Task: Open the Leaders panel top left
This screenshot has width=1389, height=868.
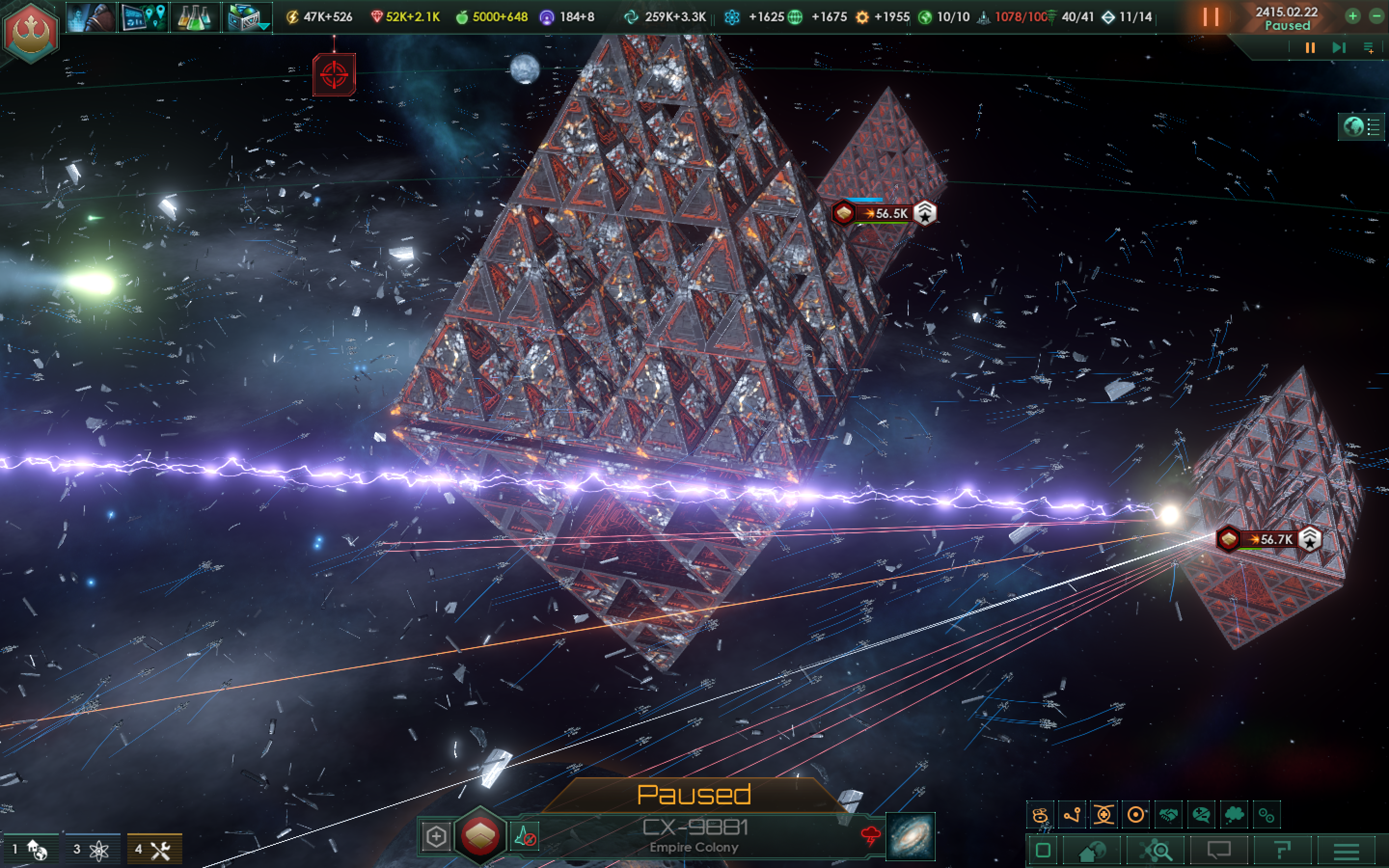Action: [x=91, y=17]
